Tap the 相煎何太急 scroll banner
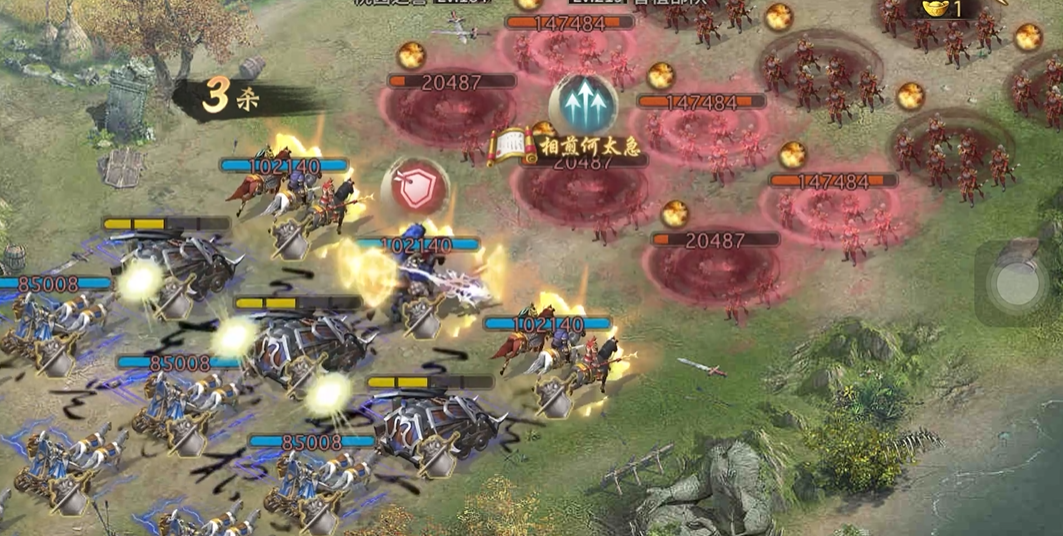This screenshot has height=536, width=1063. pos(556,146)
